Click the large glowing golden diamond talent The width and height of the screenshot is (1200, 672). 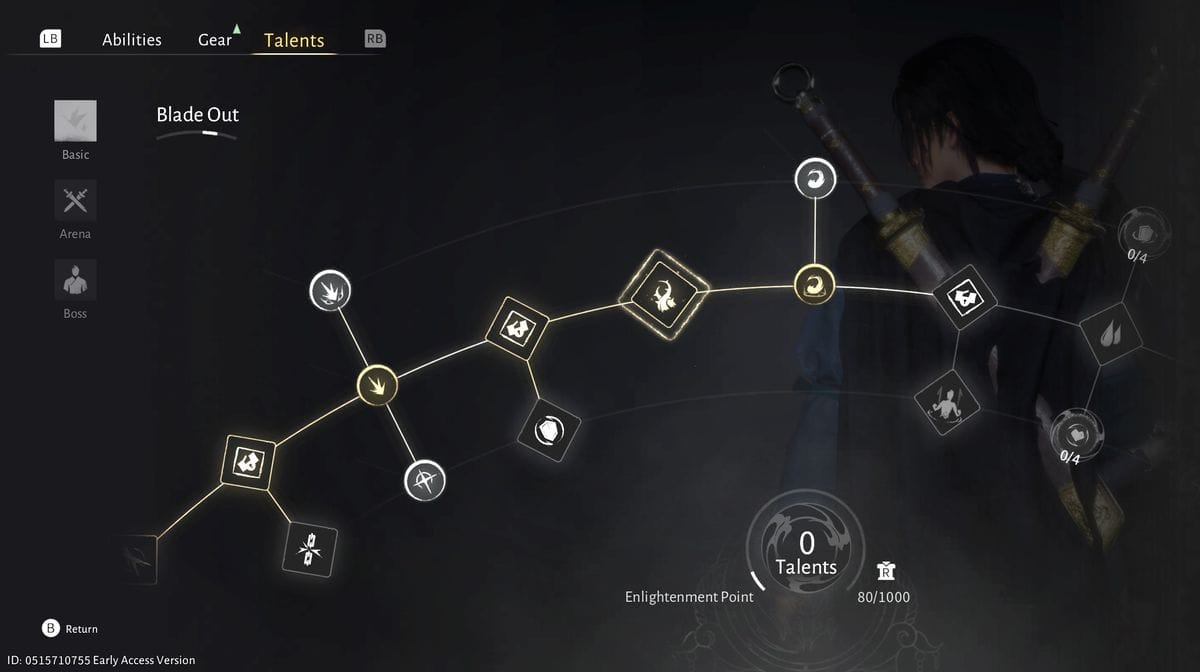(664, 292)
